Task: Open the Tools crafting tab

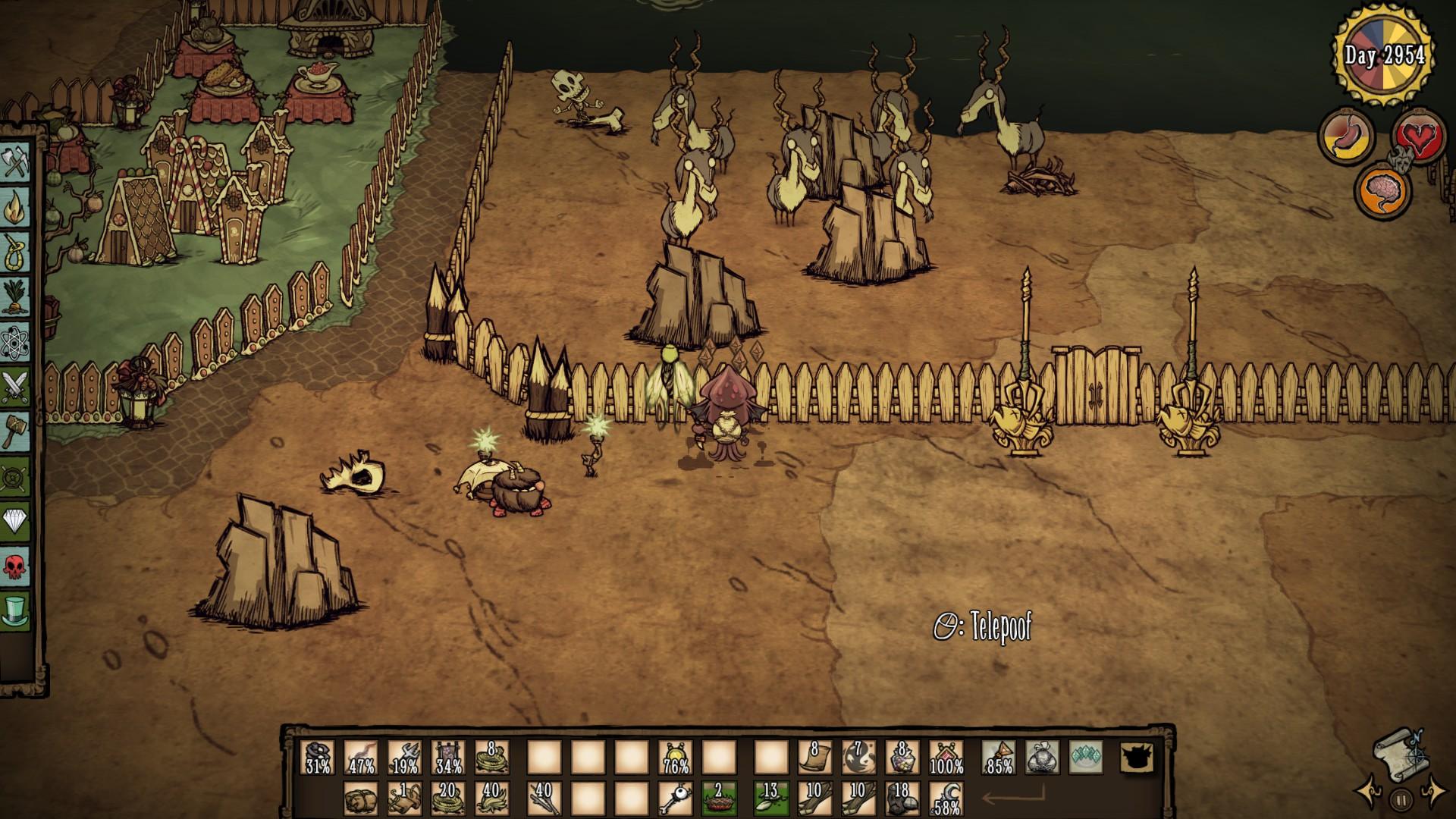Action: coord(14,162)
